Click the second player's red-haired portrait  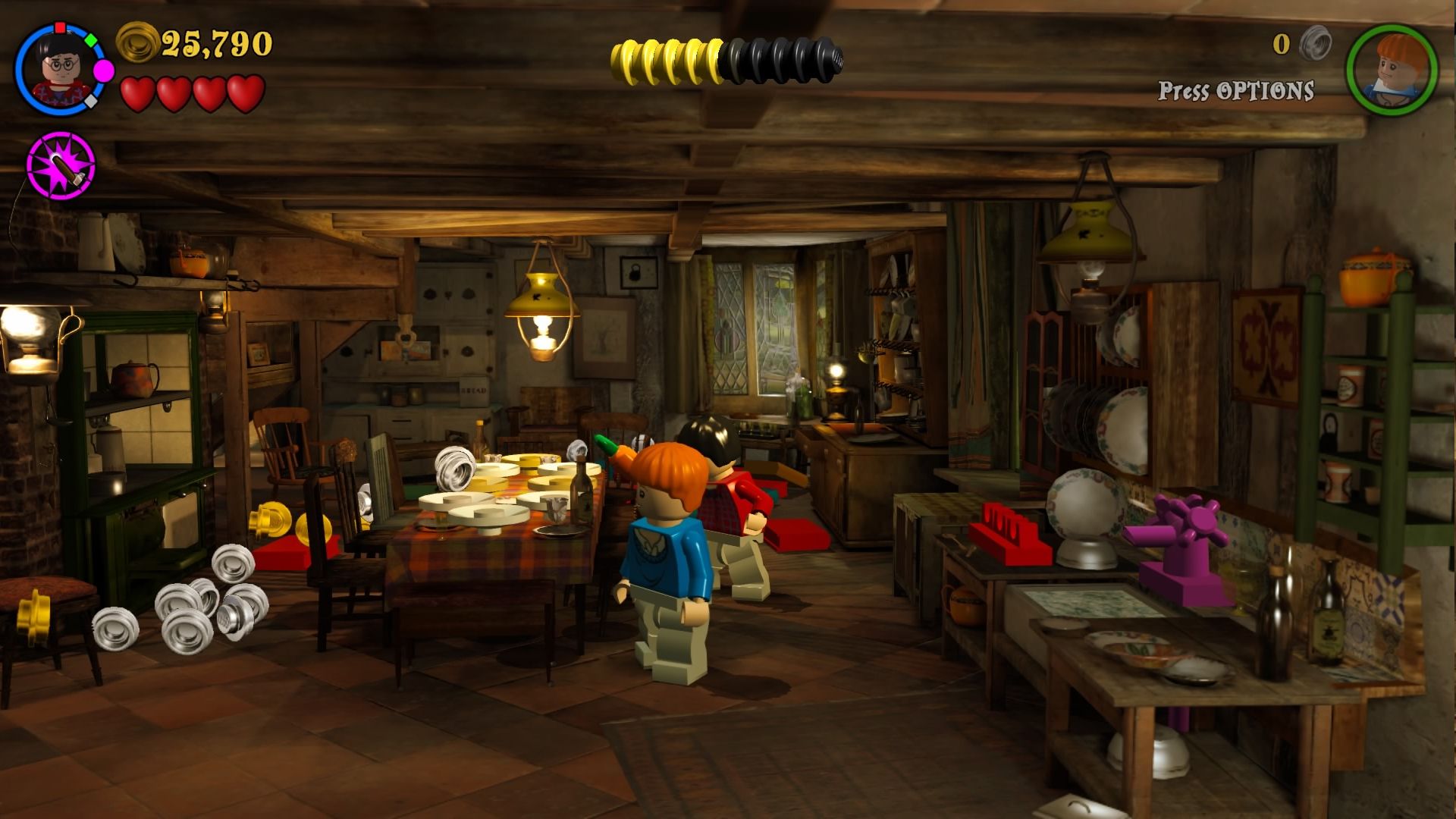pos(1392,70)
